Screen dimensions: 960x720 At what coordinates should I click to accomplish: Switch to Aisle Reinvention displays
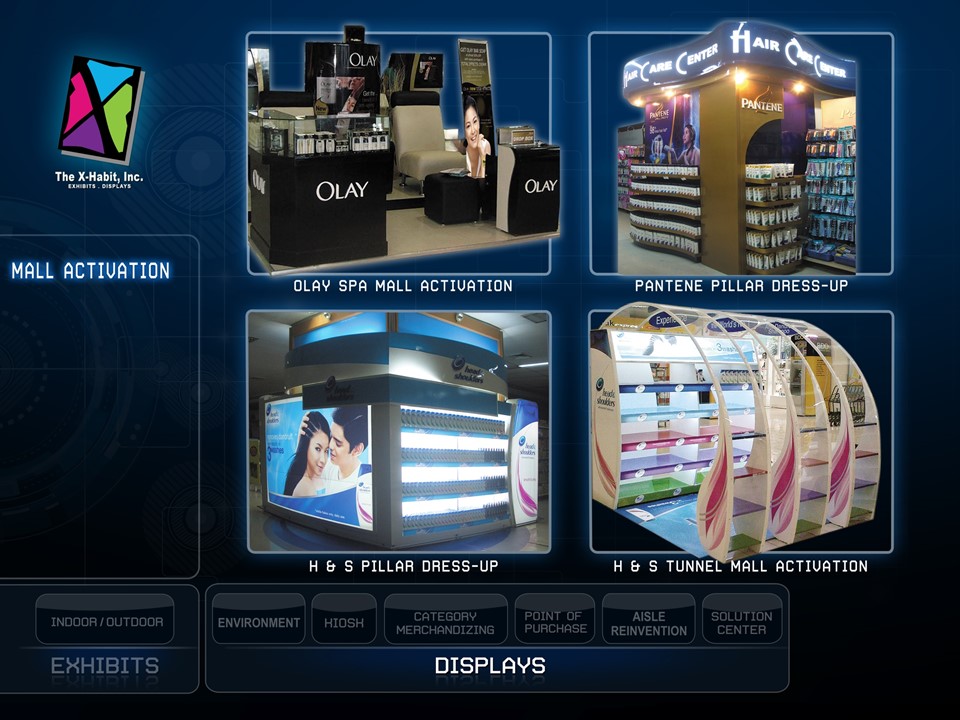coord(648,622)
